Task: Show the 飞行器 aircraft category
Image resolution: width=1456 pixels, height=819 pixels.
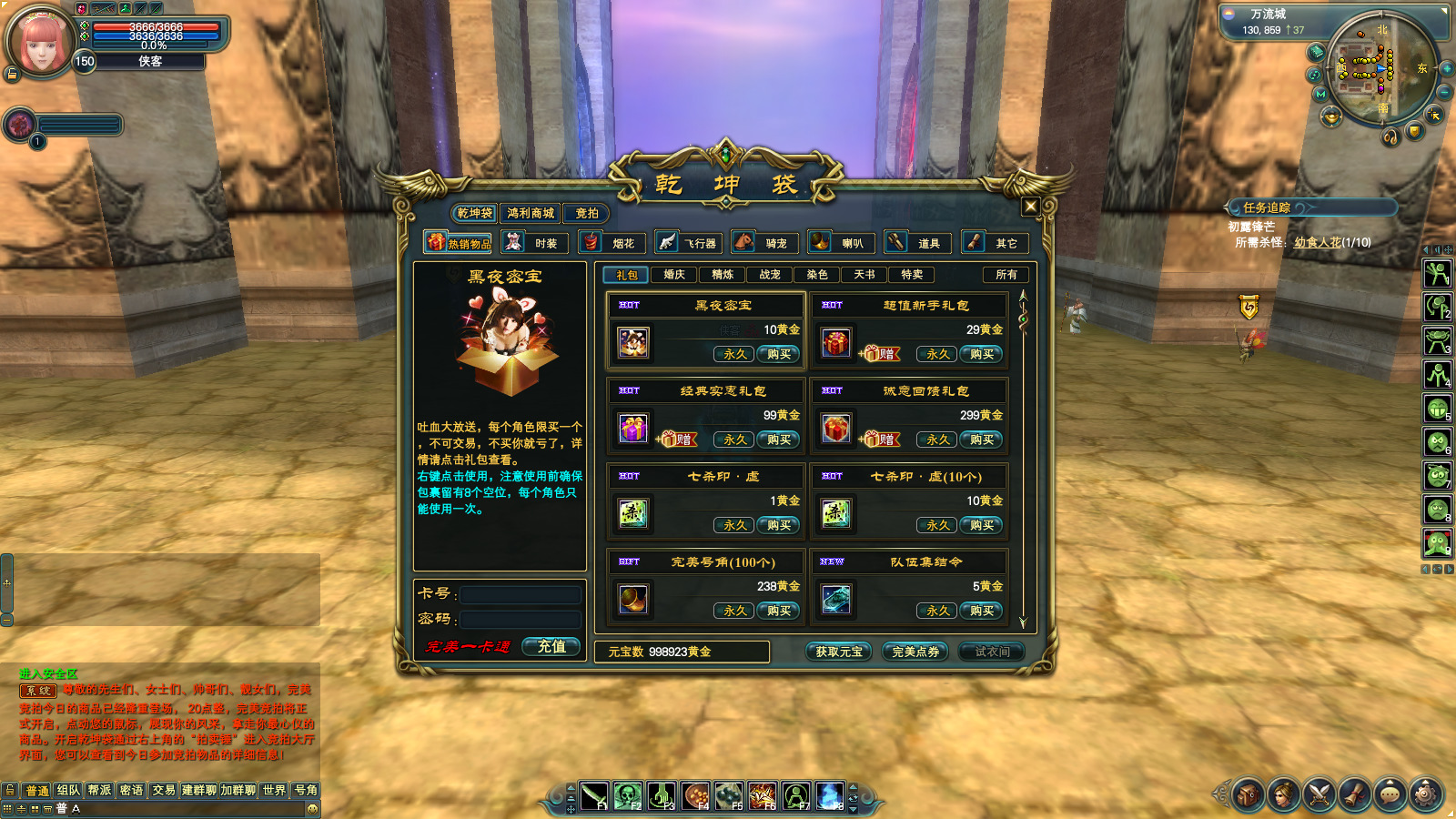Action: click(689, 243)
